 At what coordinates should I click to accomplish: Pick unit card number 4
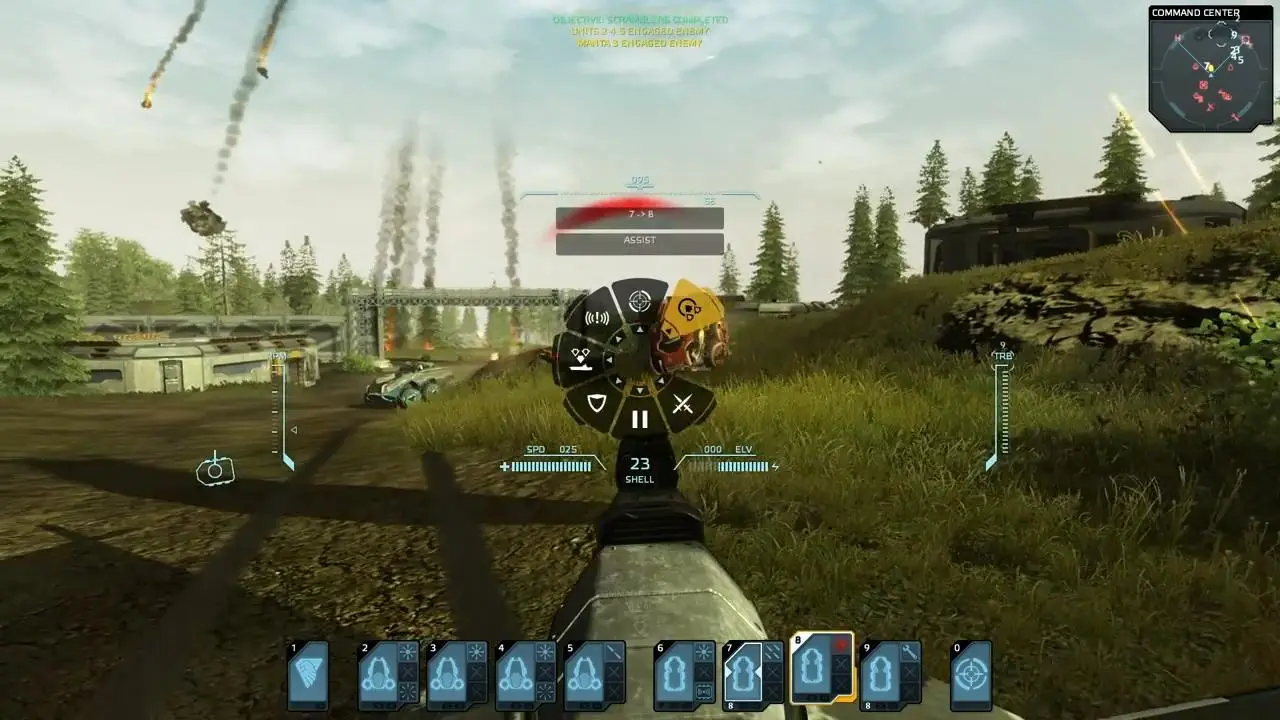tap(525, 676)
